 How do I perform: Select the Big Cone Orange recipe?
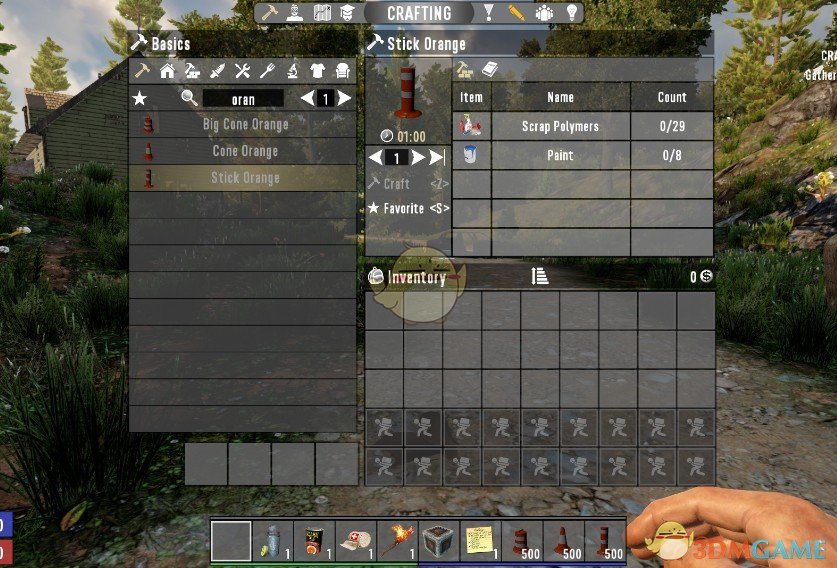(244, 125)
